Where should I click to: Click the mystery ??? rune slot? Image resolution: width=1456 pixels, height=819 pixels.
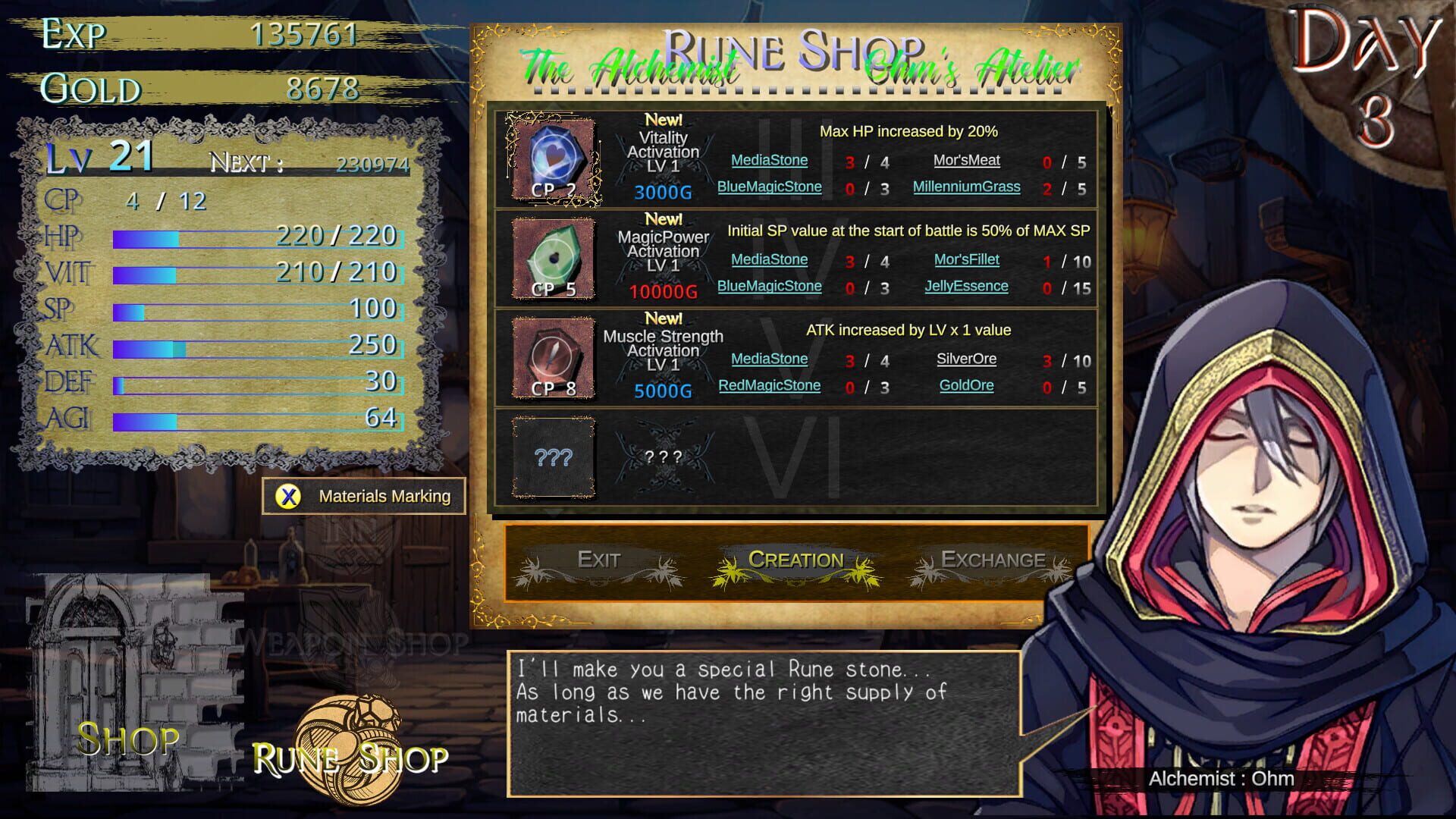(x=554, y=457)
